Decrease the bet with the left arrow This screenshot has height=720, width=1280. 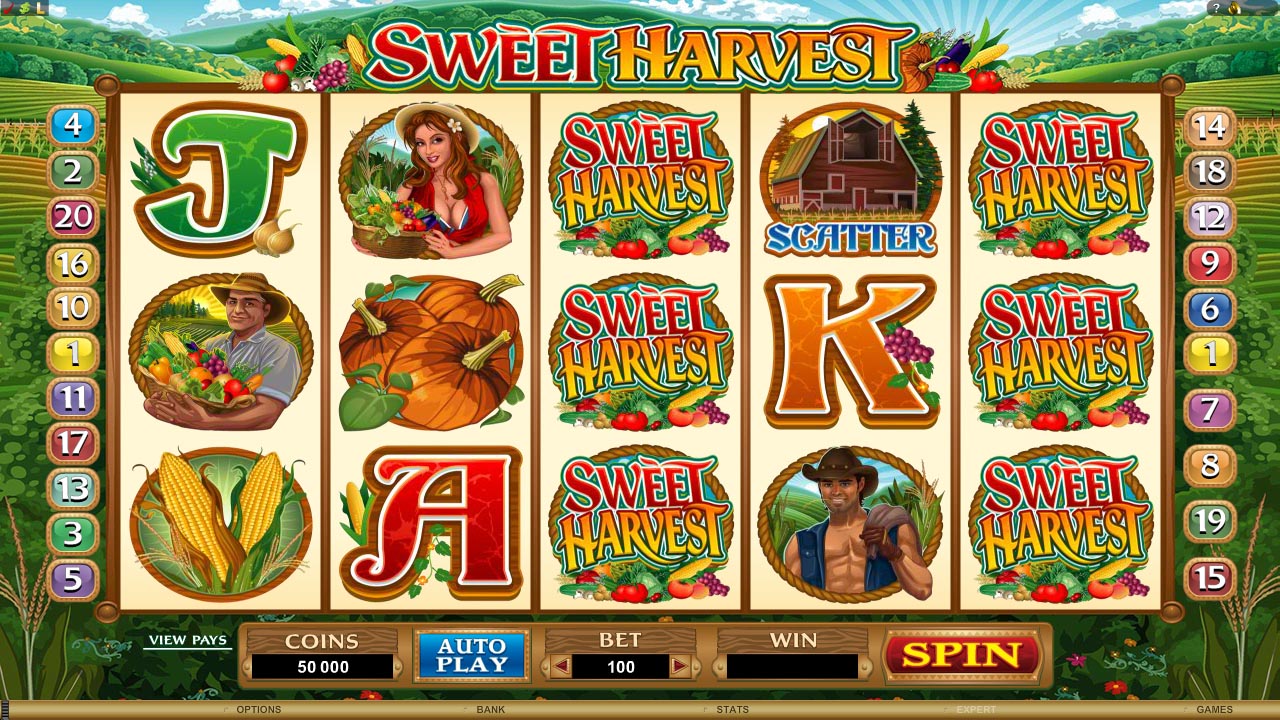(x=561, y=666)
